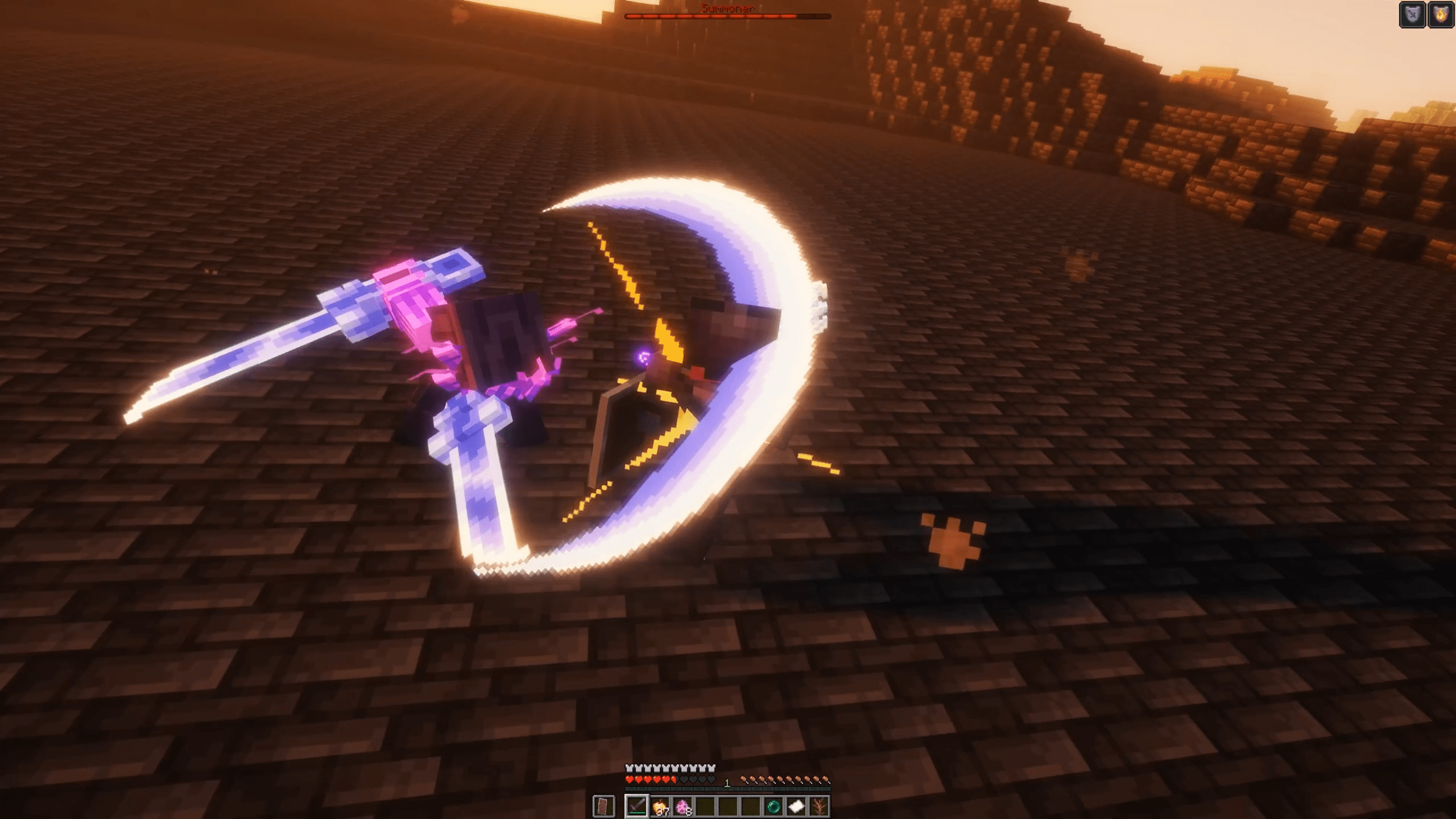Click the Summoner boss health progress bar

pyautogui.click(x=728, y=17)
